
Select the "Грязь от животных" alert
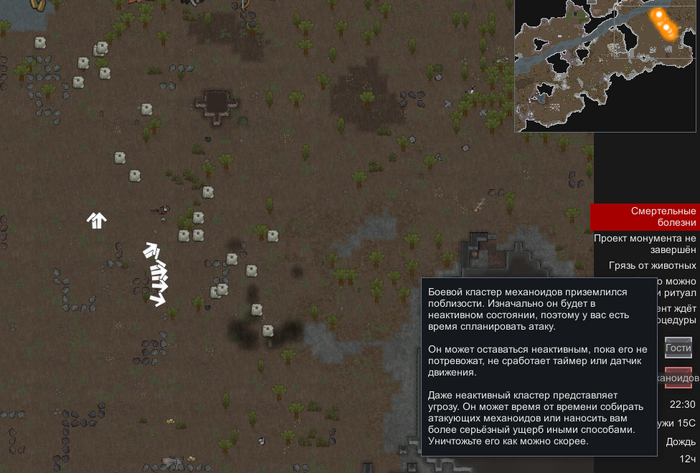651,266
